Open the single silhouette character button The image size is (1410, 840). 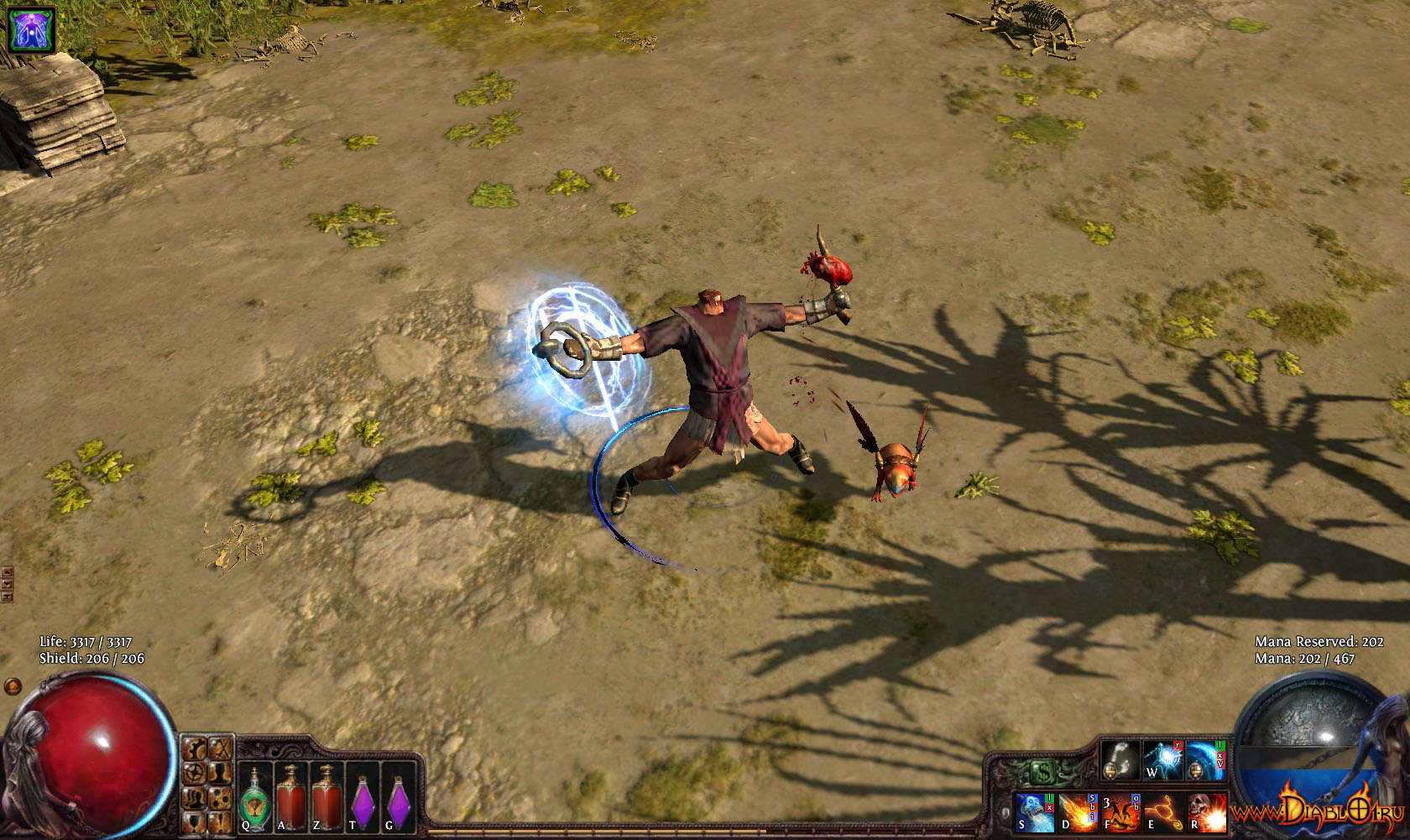[220, 772]
